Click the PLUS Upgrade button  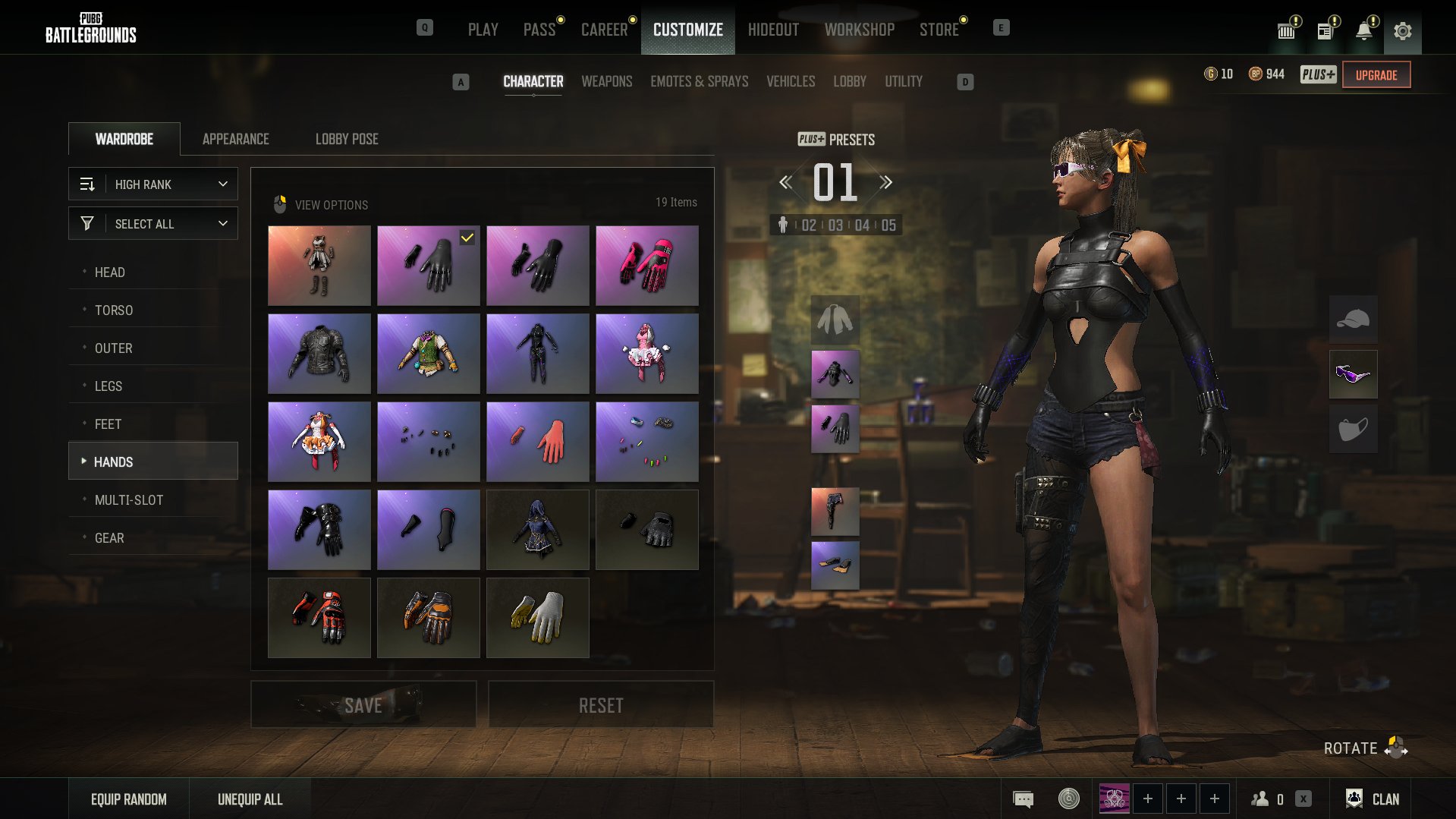pos(1376,74)
